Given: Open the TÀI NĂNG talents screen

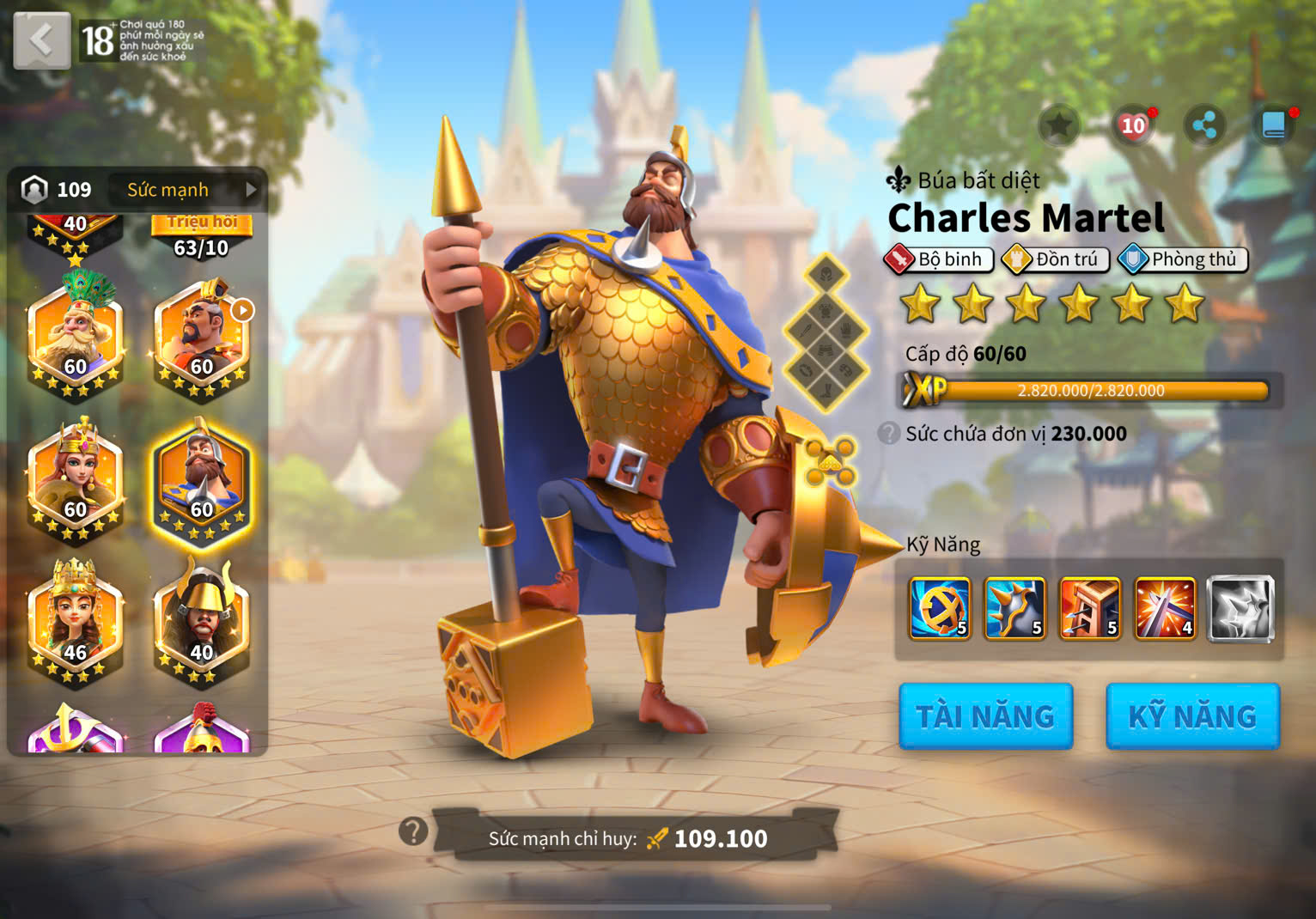Looking at the screenshot, I should pyautogui.click(x=985, y=716).
